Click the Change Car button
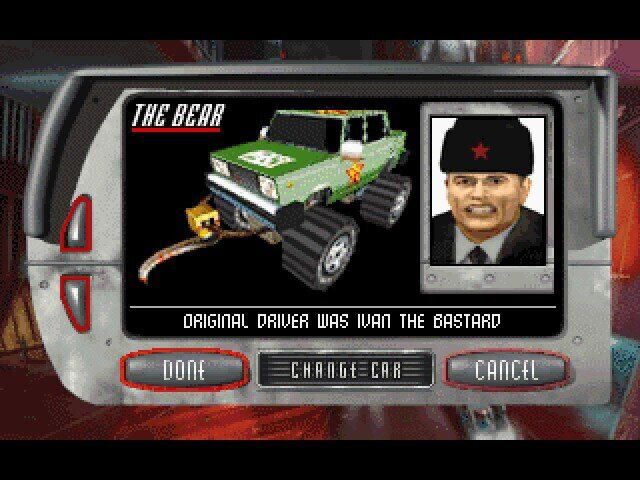The image size is (640, 480). coord(345,369)
